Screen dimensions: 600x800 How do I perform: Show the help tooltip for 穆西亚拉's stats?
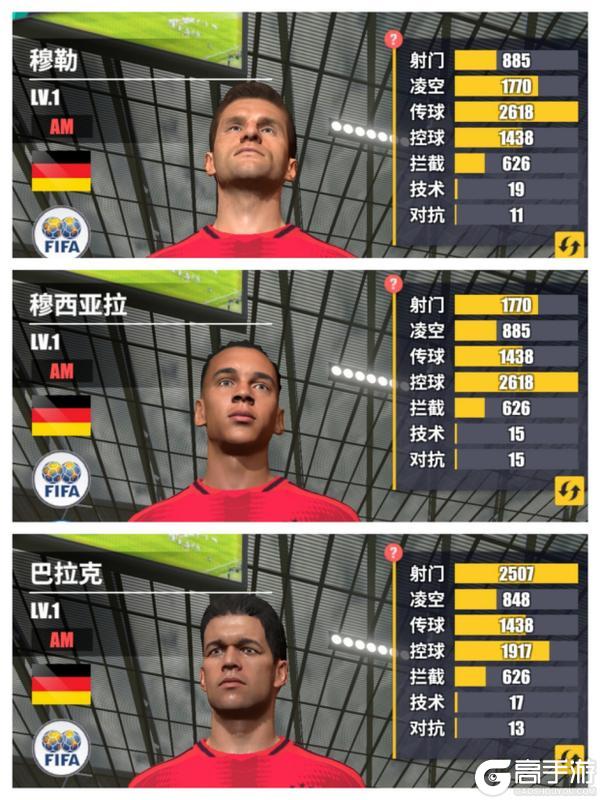393,284
